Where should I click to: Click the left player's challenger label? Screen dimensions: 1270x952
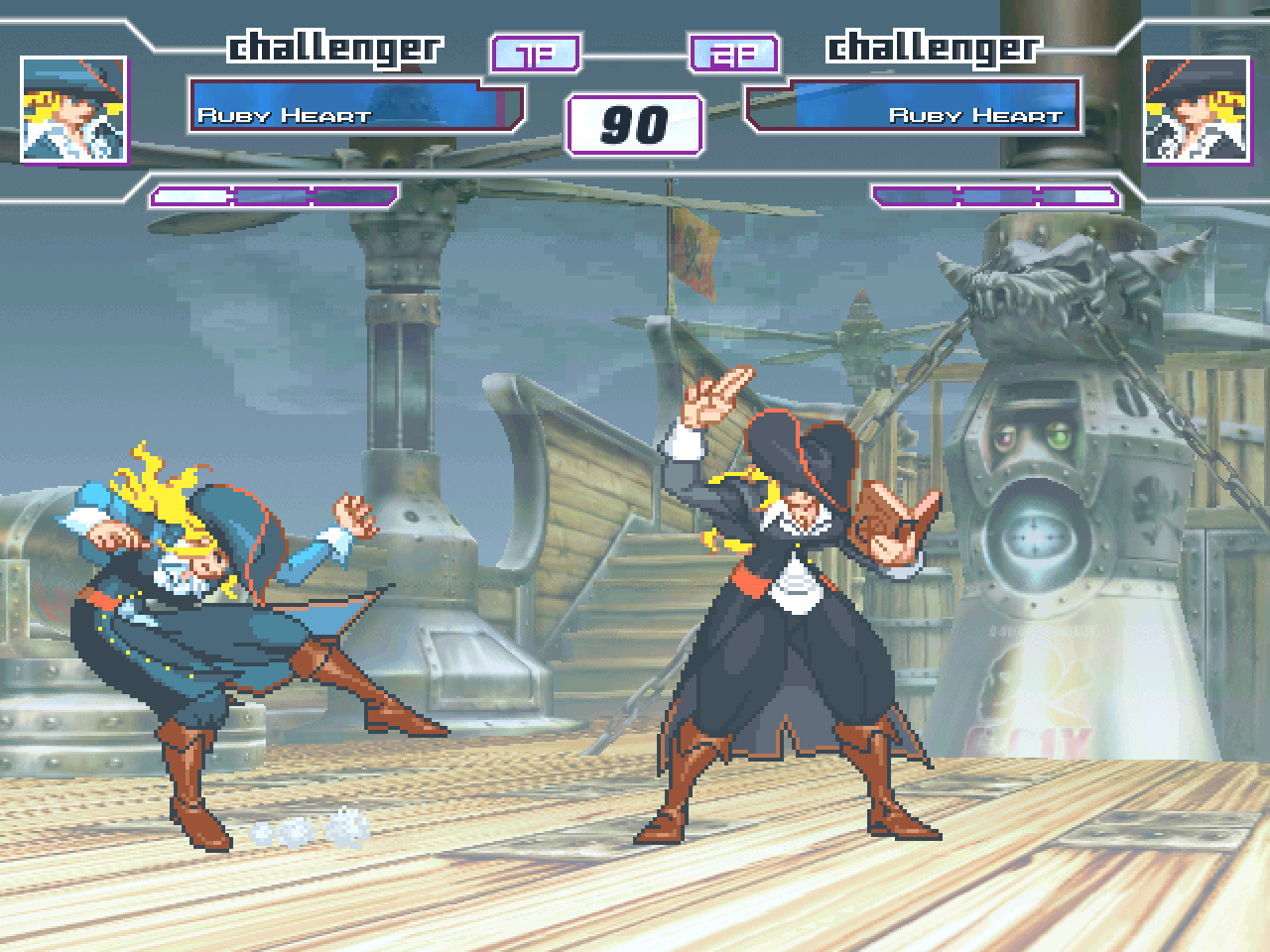335,44
